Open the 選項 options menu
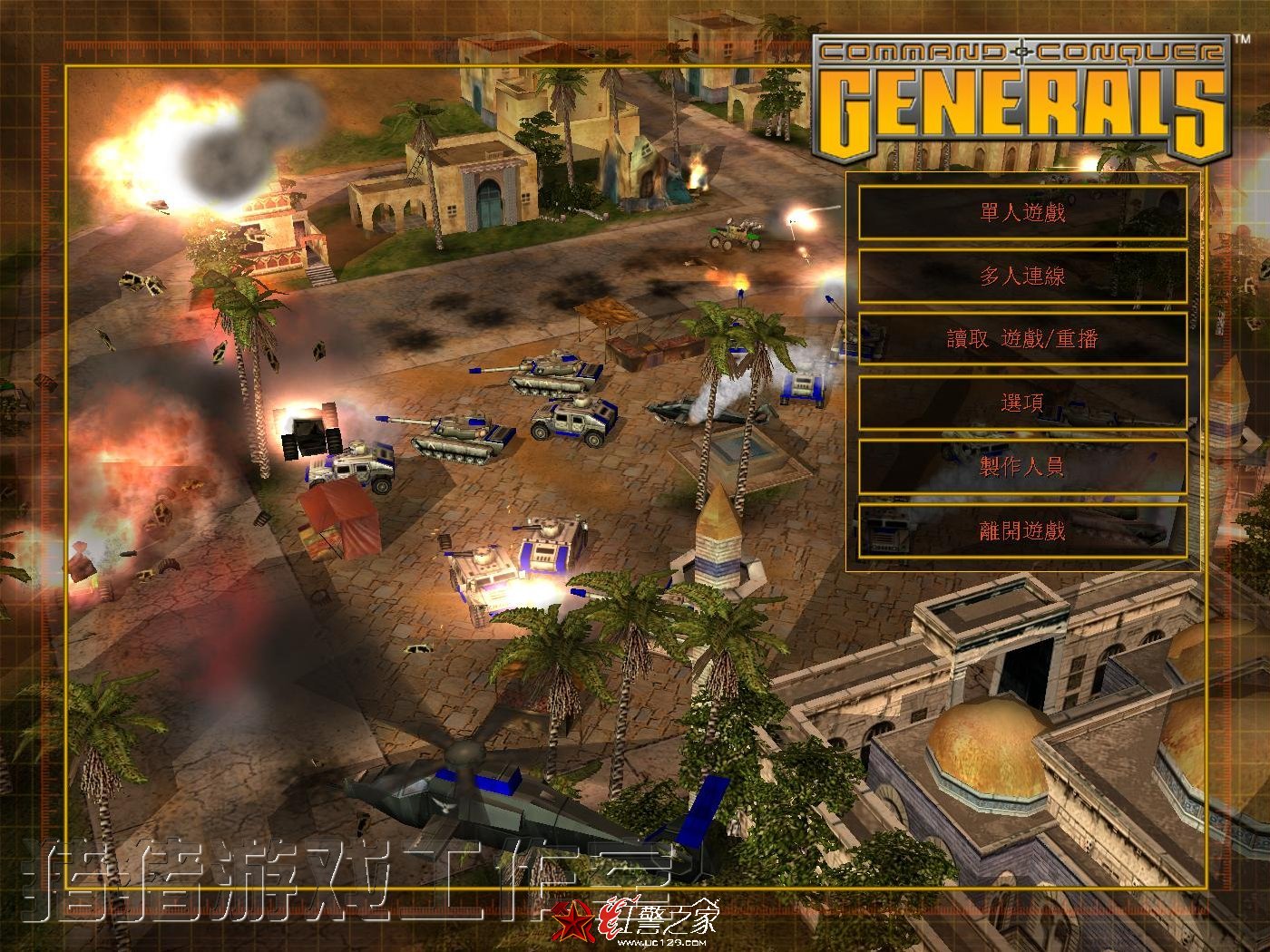The height and width of the screenshot is (952, 1270). pos(1022,403)
